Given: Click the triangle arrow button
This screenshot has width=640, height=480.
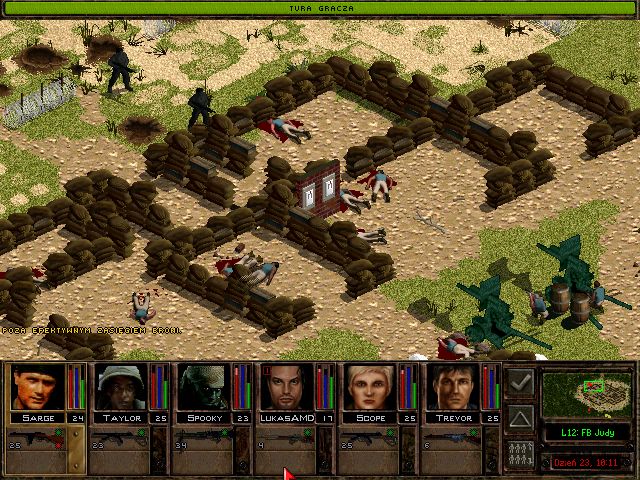Looking at the screenshot, I should [520, 416].
